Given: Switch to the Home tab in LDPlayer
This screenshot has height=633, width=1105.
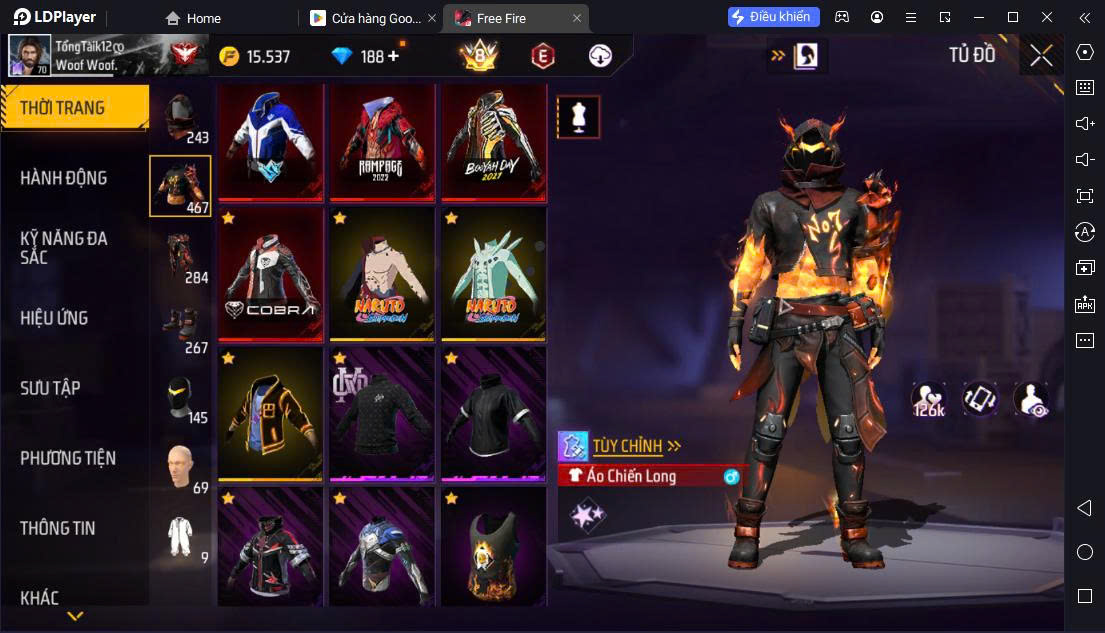Looking at the screenshot, I should [x=193, y=18].
